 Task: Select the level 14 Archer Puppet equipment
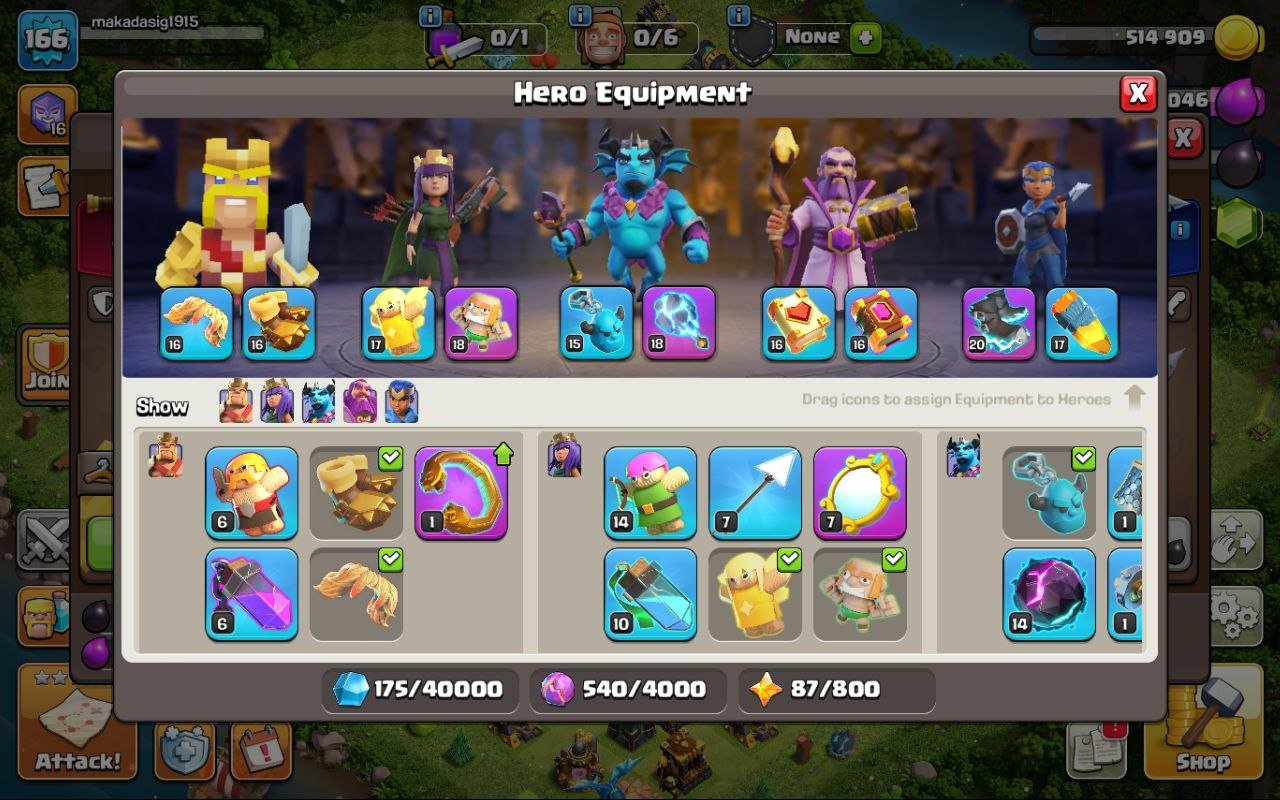tap(650, 492)
